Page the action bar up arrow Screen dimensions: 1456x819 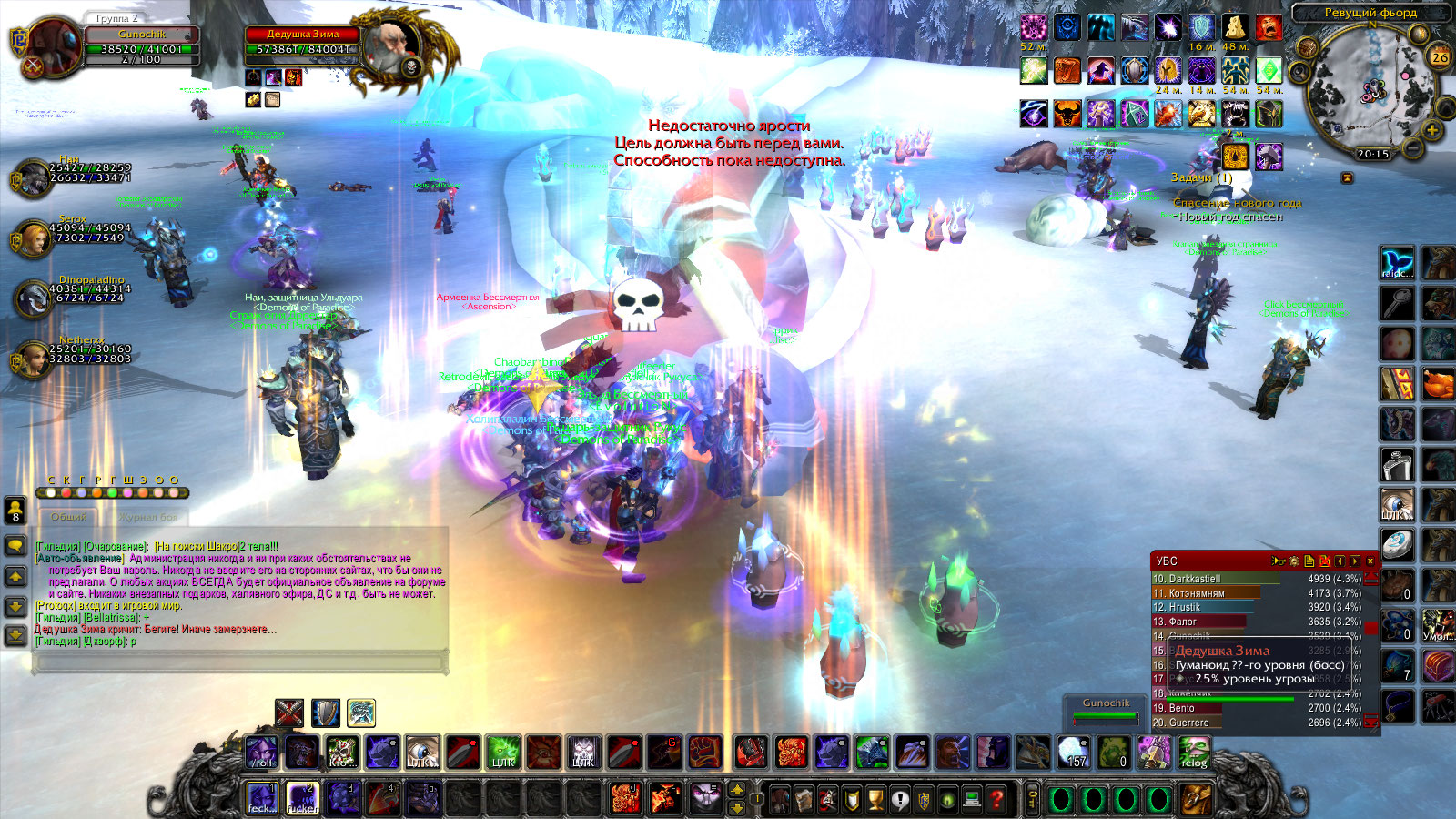click(737, 790)
